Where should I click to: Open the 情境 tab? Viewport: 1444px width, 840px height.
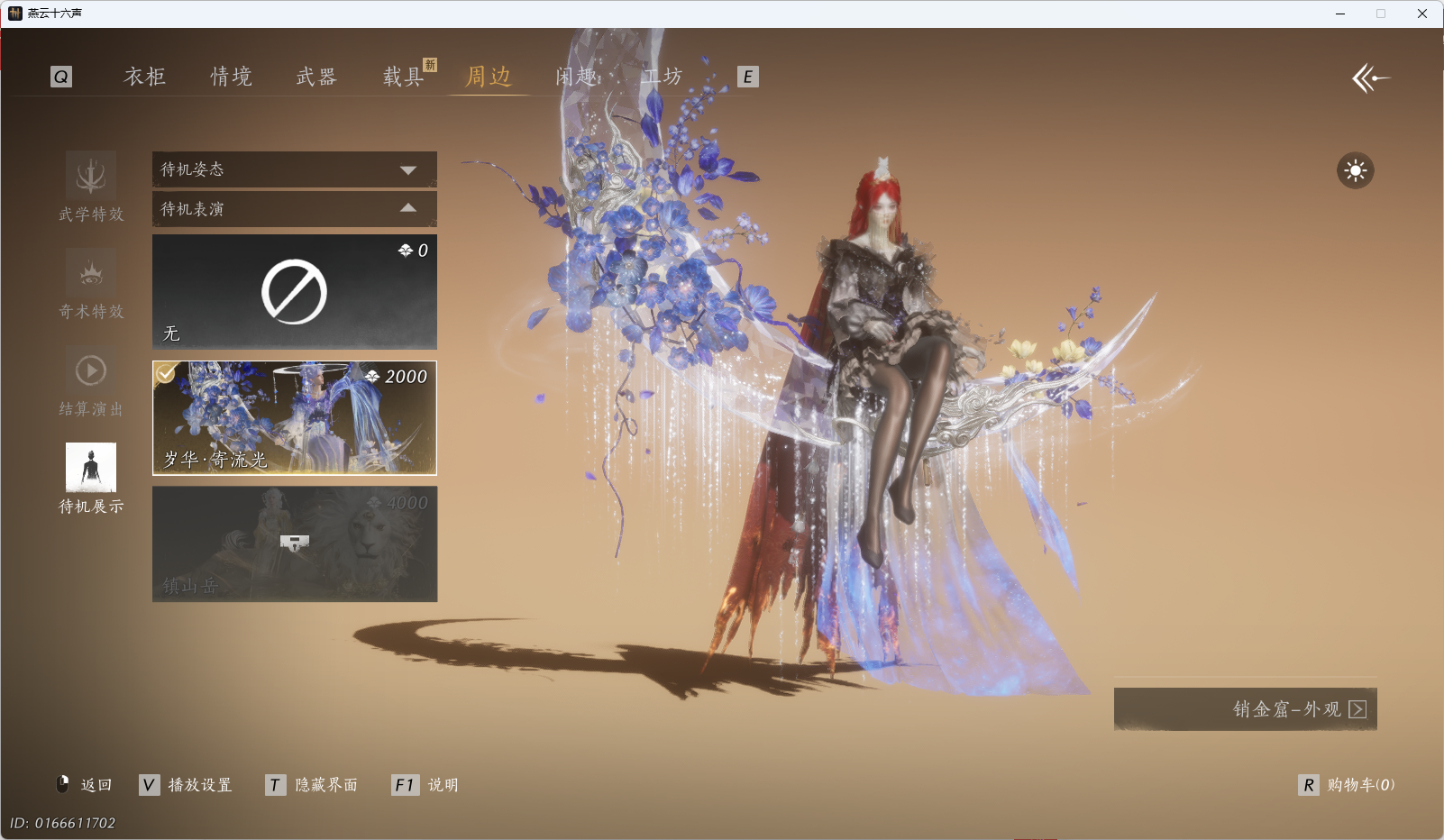point(231,77)
